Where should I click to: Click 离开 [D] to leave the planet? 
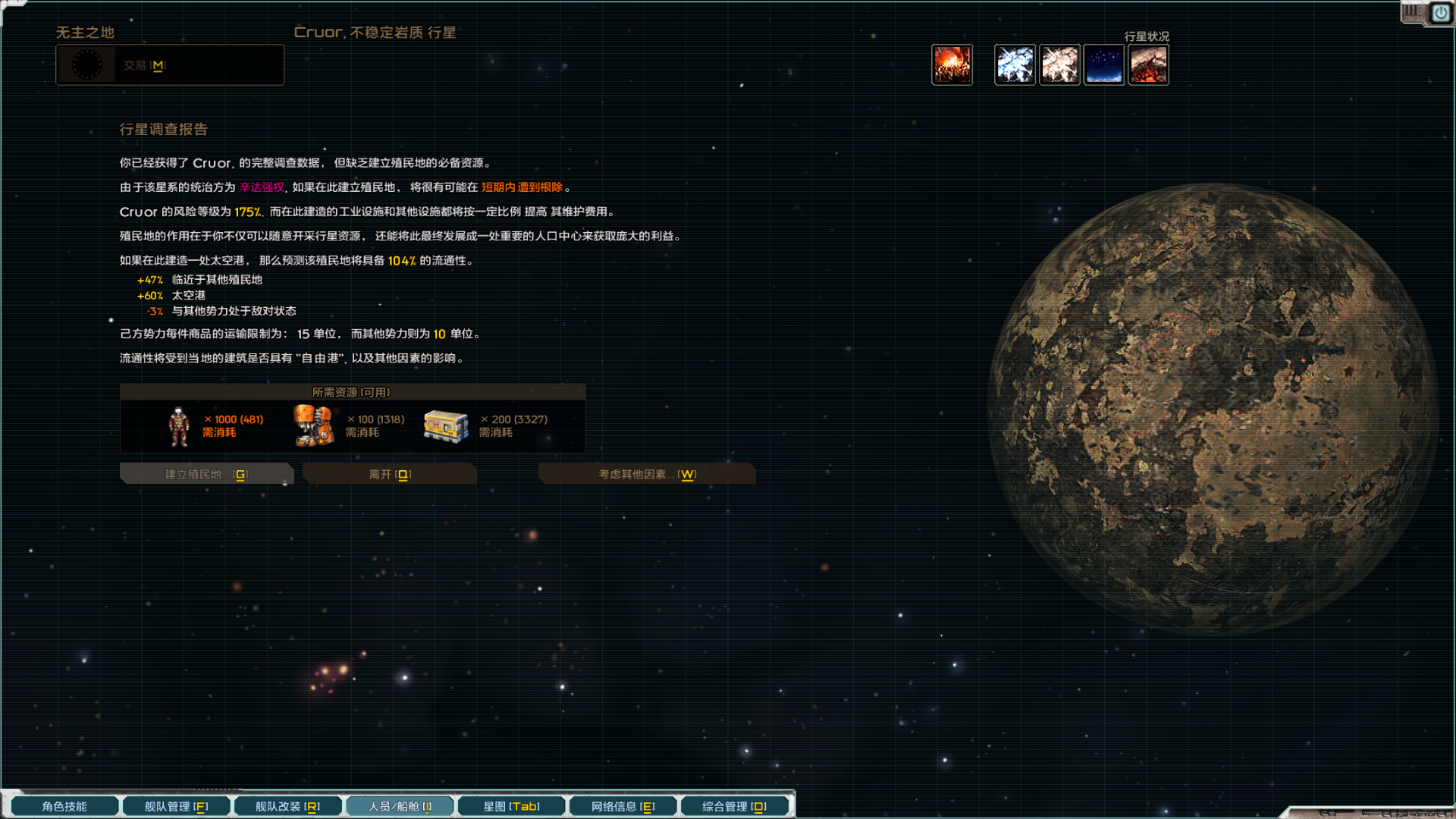pos(389,473)
